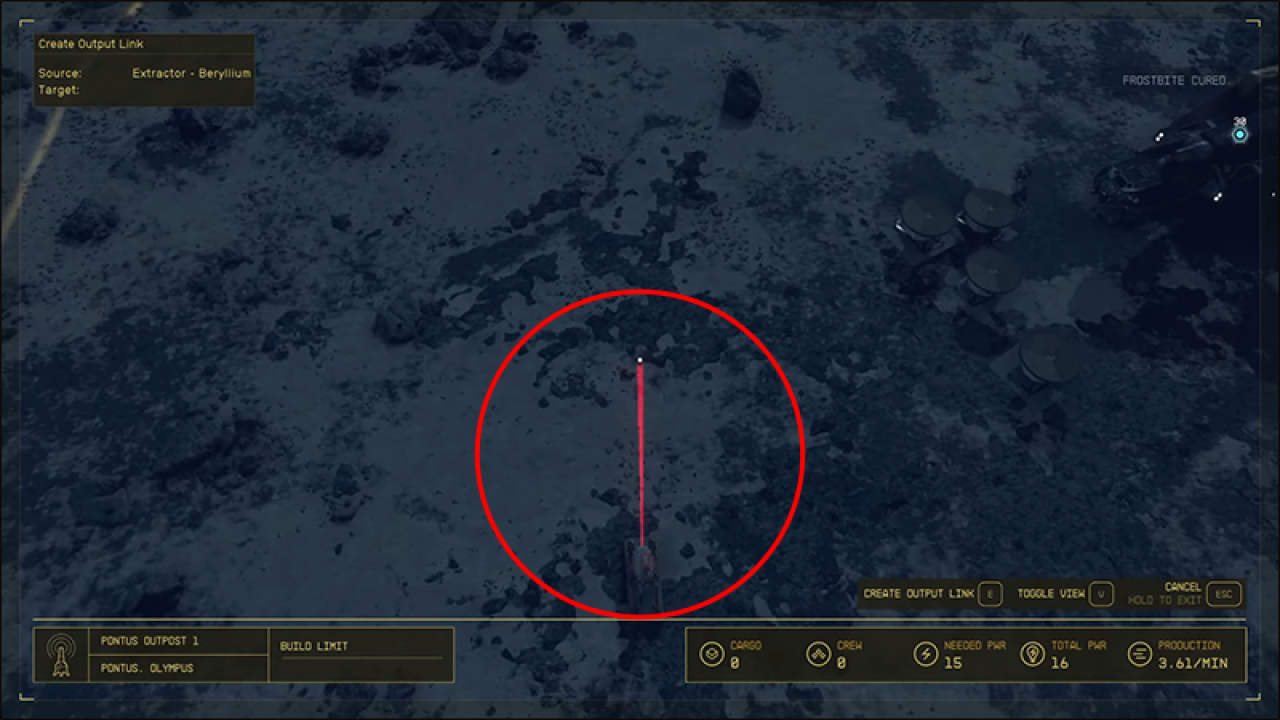Click the Frostbite Cured notification text
1280x720 pixels.
coord(1175,79)
